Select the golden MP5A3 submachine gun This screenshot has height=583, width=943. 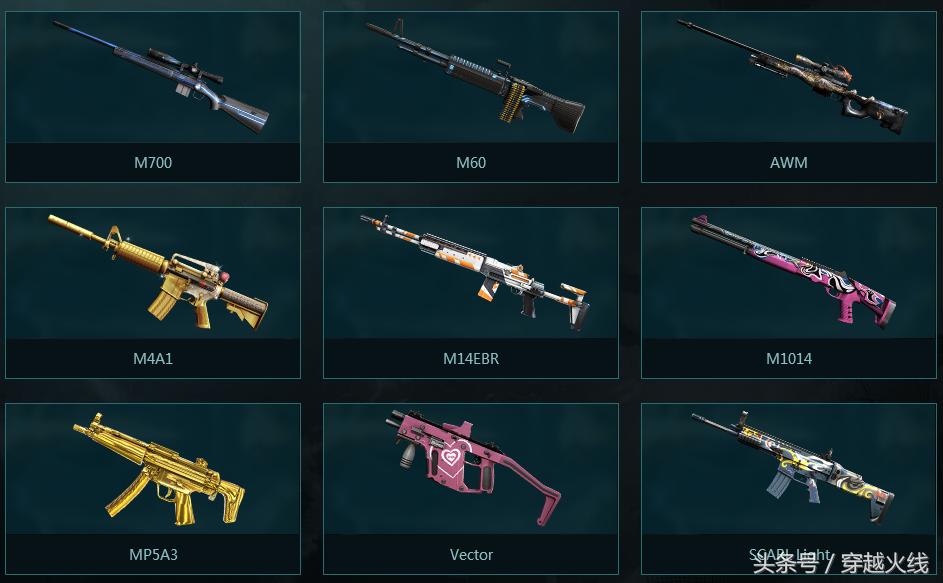point(153,488)
